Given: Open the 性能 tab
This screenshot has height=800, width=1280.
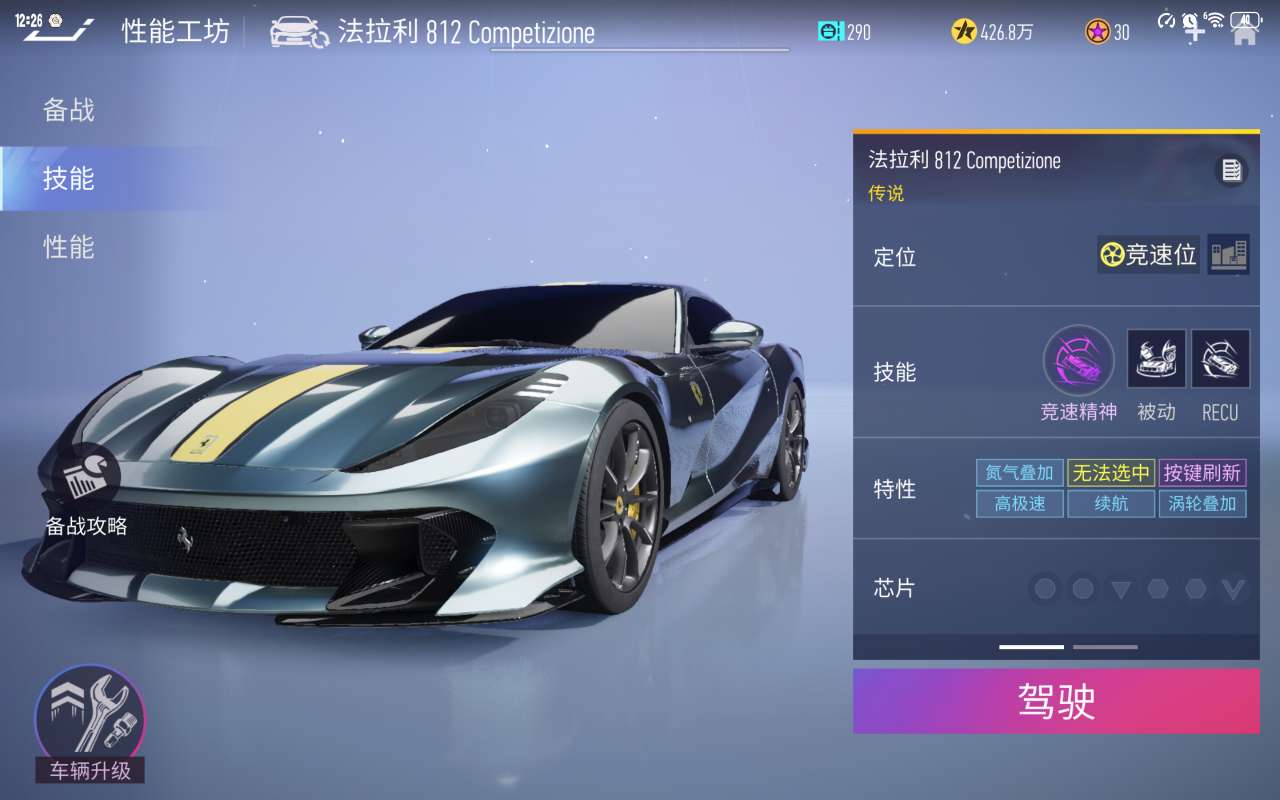Looking at the screenshot, I should coord(69,247).
